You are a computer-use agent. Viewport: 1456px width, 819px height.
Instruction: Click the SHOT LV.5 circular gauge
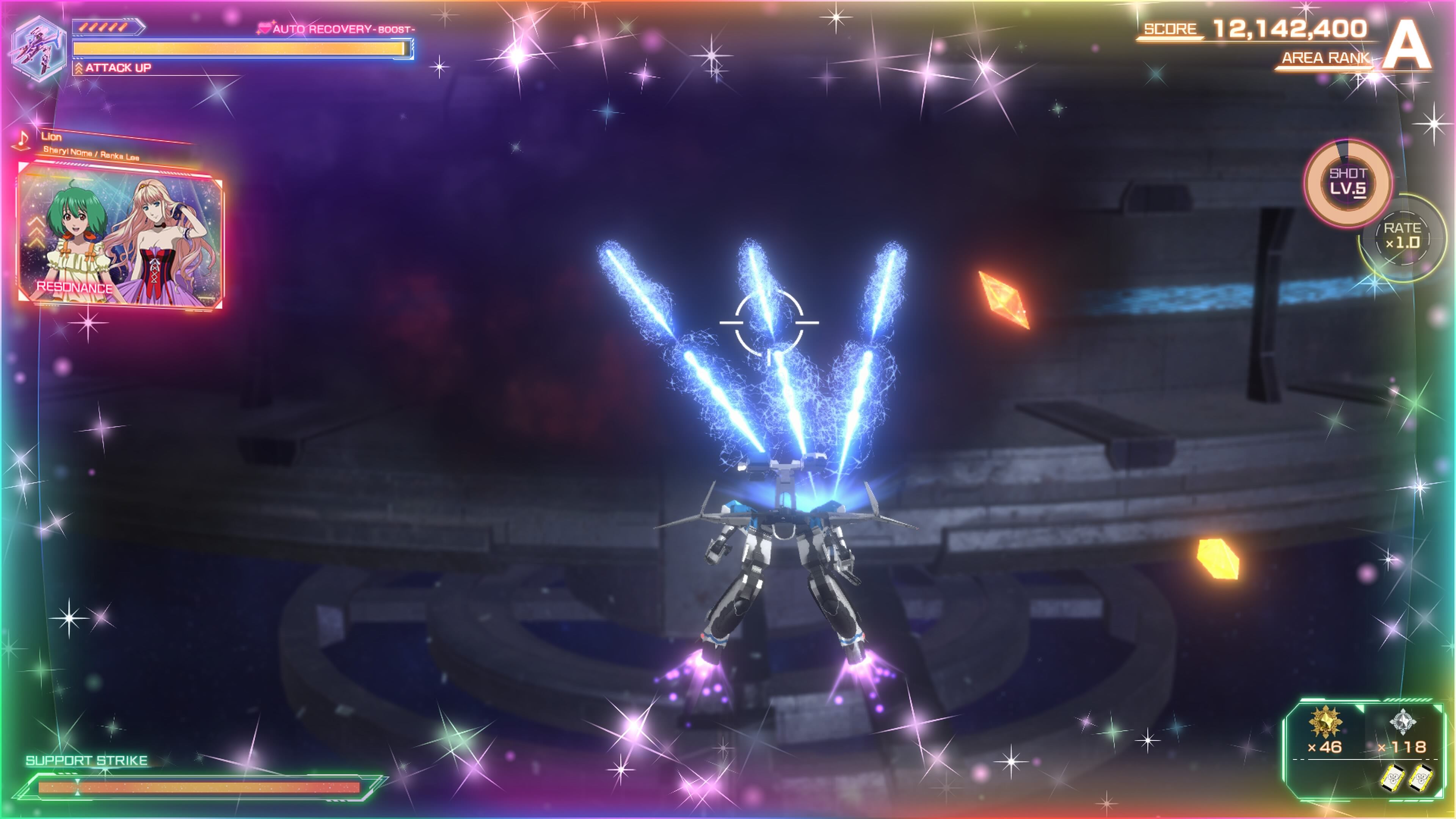tap(1348, 182)
